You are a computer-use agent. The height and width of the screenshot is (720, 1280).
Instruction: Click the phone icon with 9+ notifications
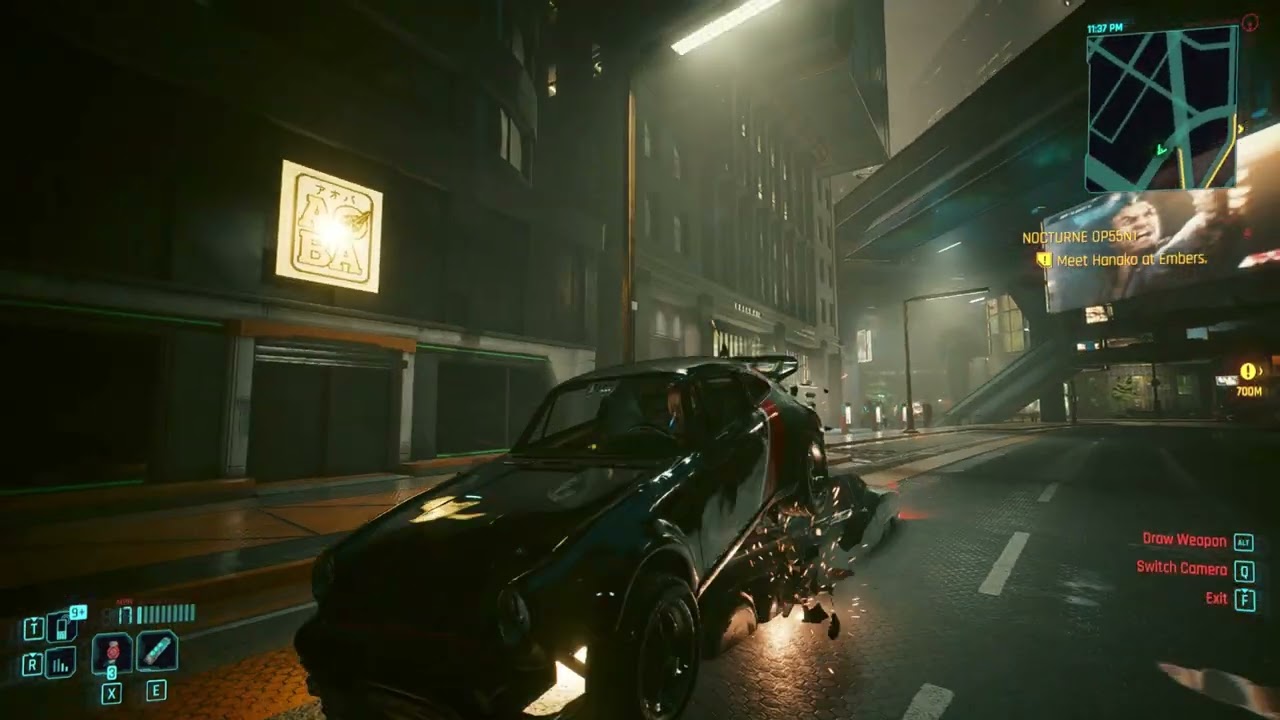pyautogui.click(x=61, y=627)
